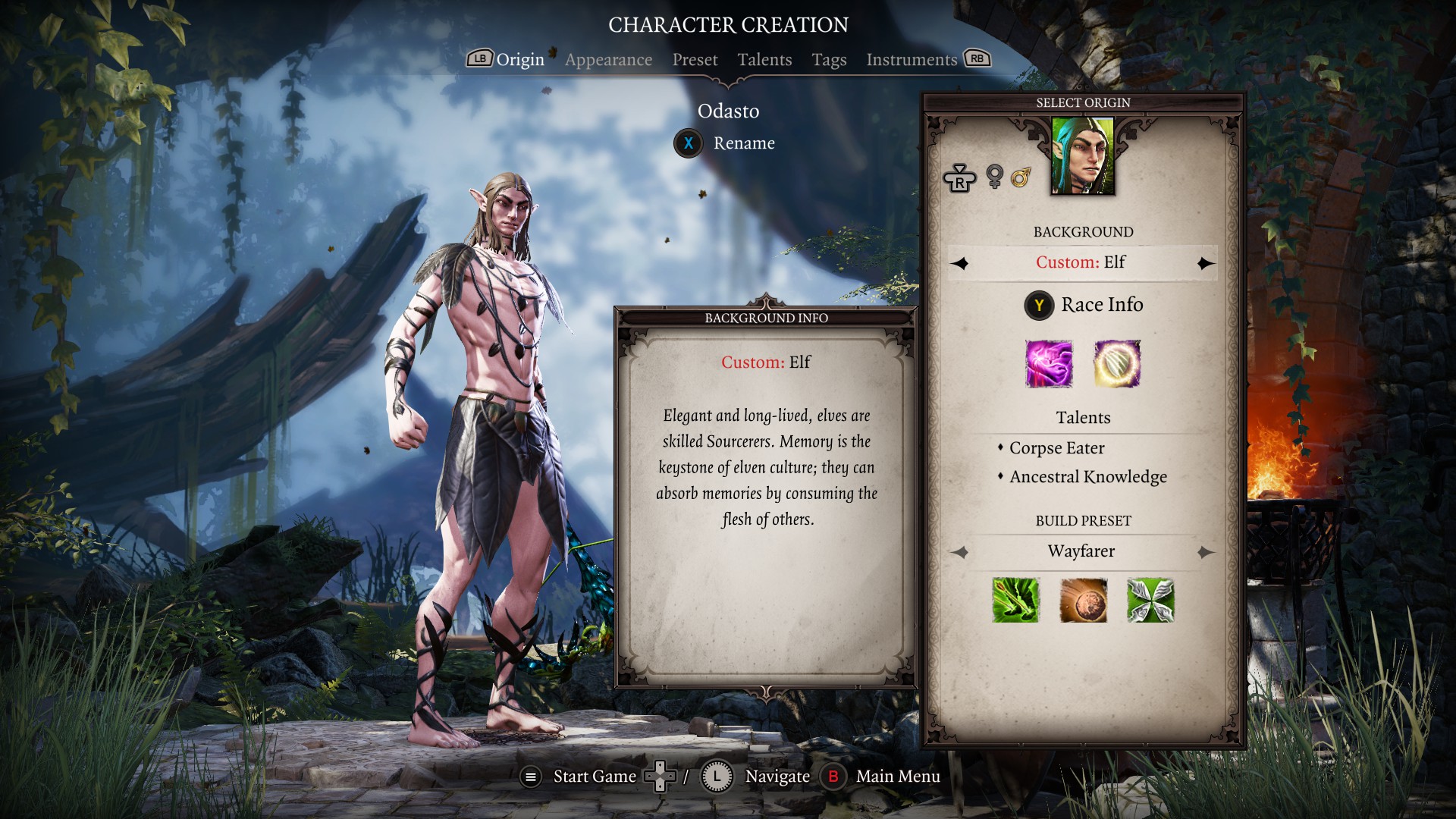Select the golden glowing orb skill icon
Image resolution: width=1456 pixels, height=819 pixels.
(1117, 364)
